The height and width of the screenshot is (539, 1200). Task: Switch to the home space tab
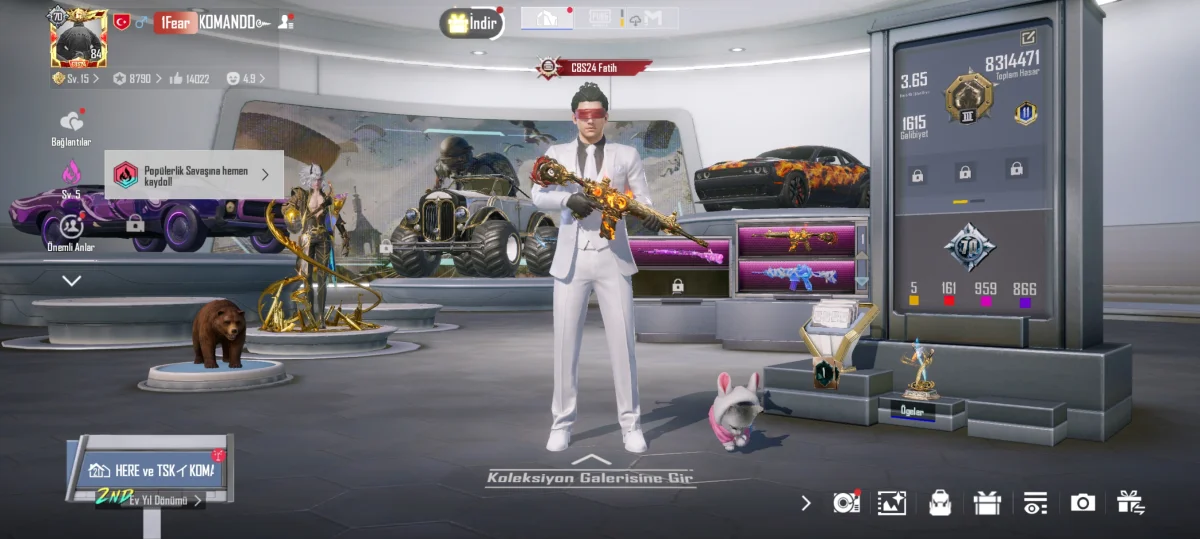(x=547, y=18)
